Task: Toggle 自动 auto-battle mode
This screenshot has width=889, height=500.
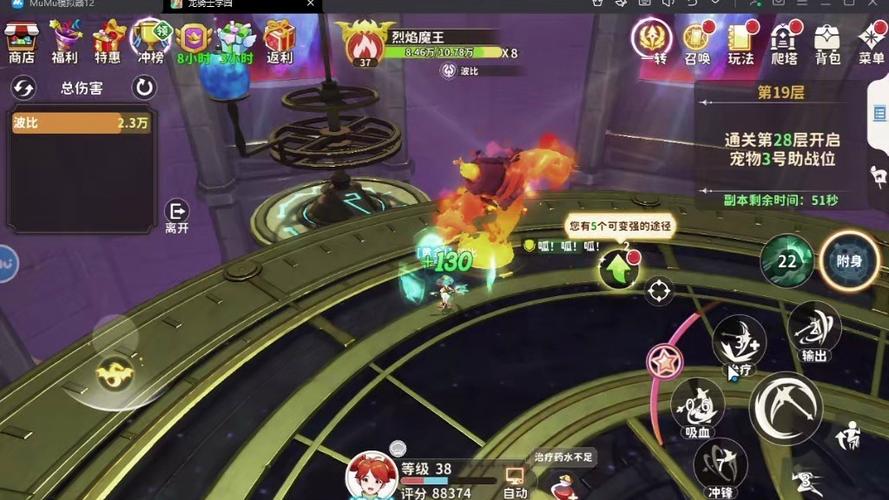Action: tap(515, 481)
